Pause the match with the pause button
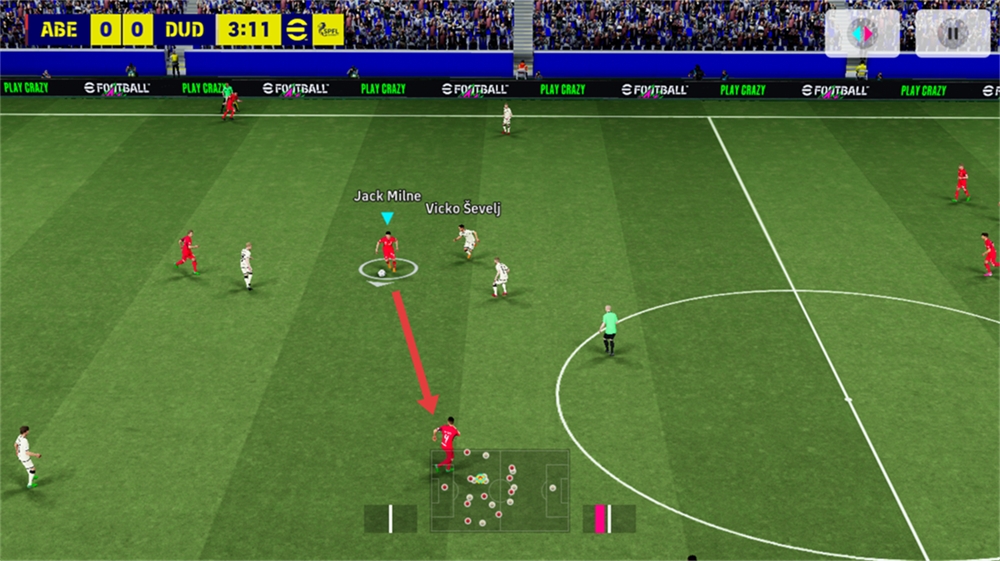Screen dimensions: 1000x561 (952, 33)
